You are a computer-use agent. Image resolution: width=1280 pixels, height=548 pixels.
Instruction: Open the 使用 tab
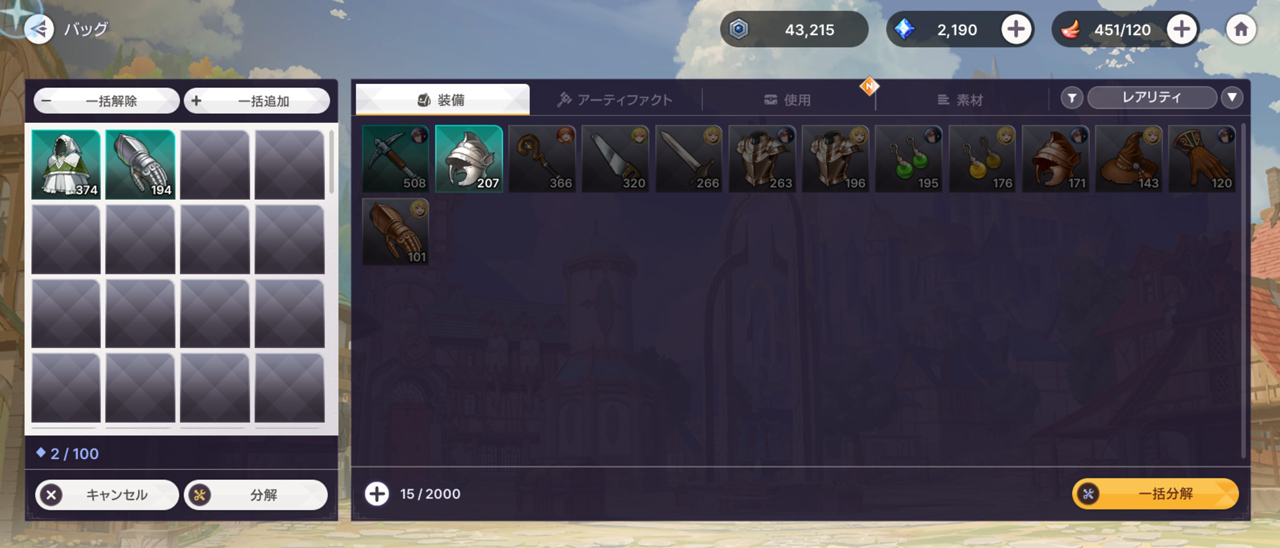pyautogui.click(x=787, y=100)
